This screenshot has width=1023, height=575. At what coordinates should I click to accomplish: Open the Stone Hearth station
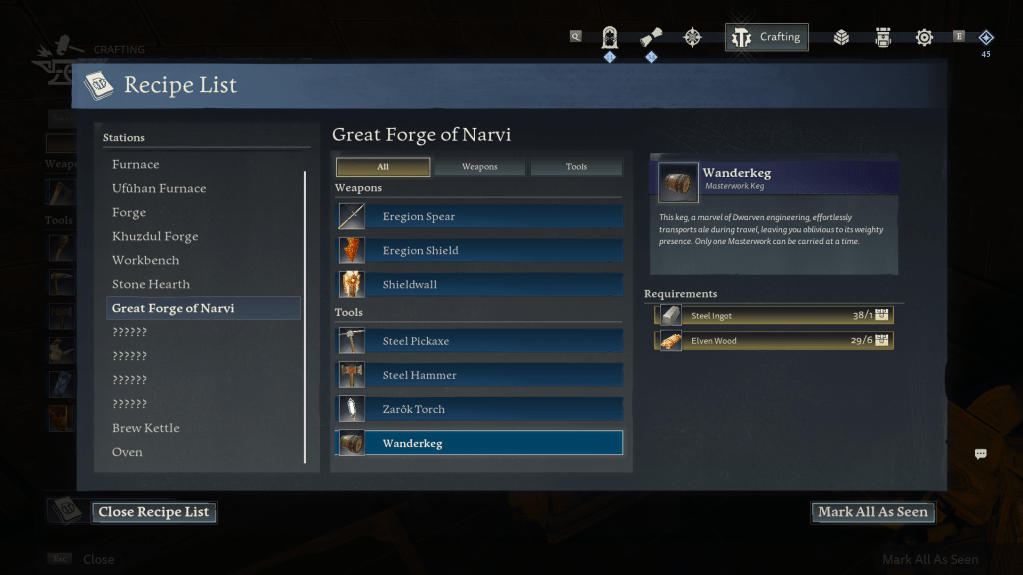pos(151,284)
